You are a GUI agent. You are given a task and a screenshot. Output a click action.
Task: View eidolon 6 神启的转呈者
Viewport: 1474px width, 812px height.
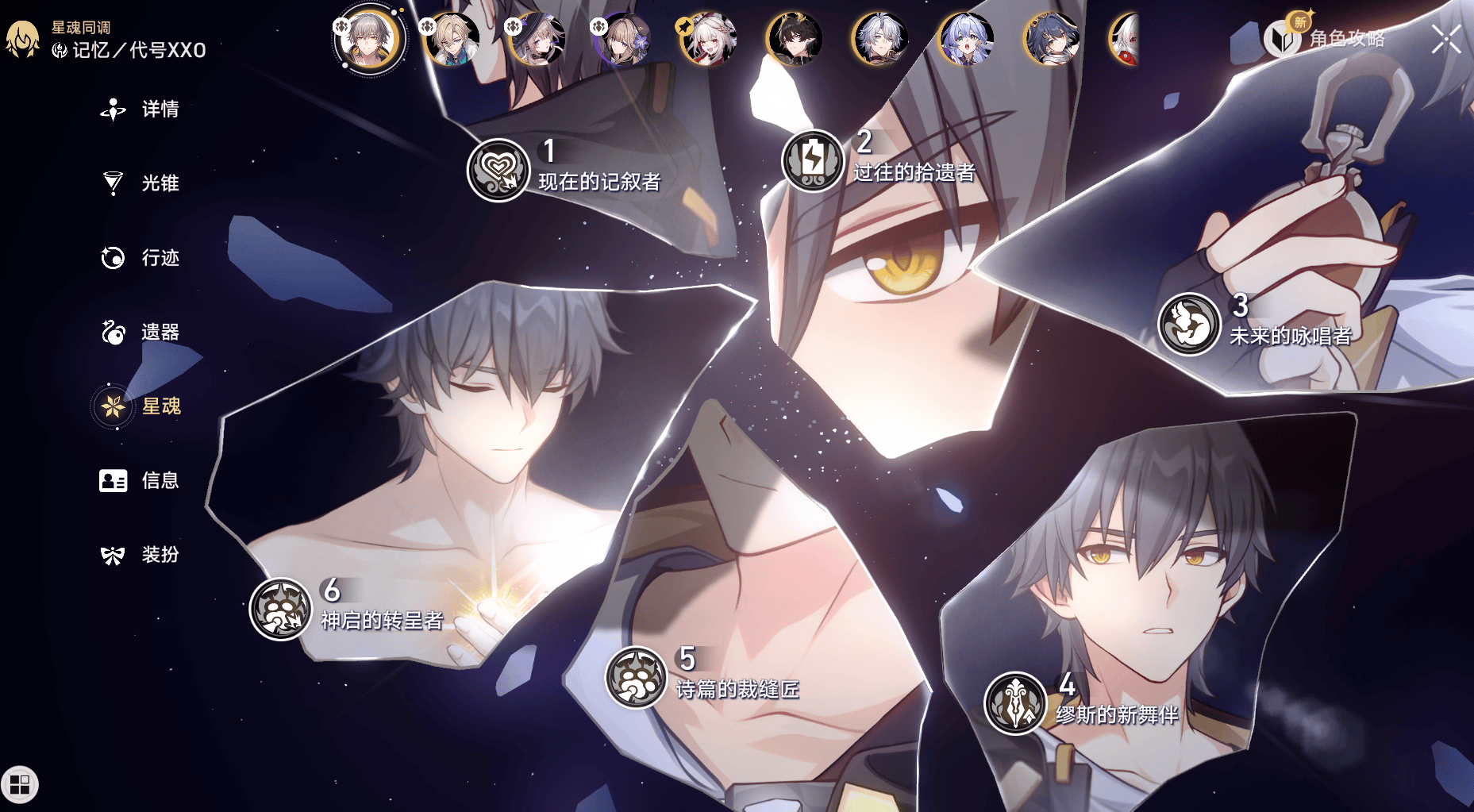point(280,609)
